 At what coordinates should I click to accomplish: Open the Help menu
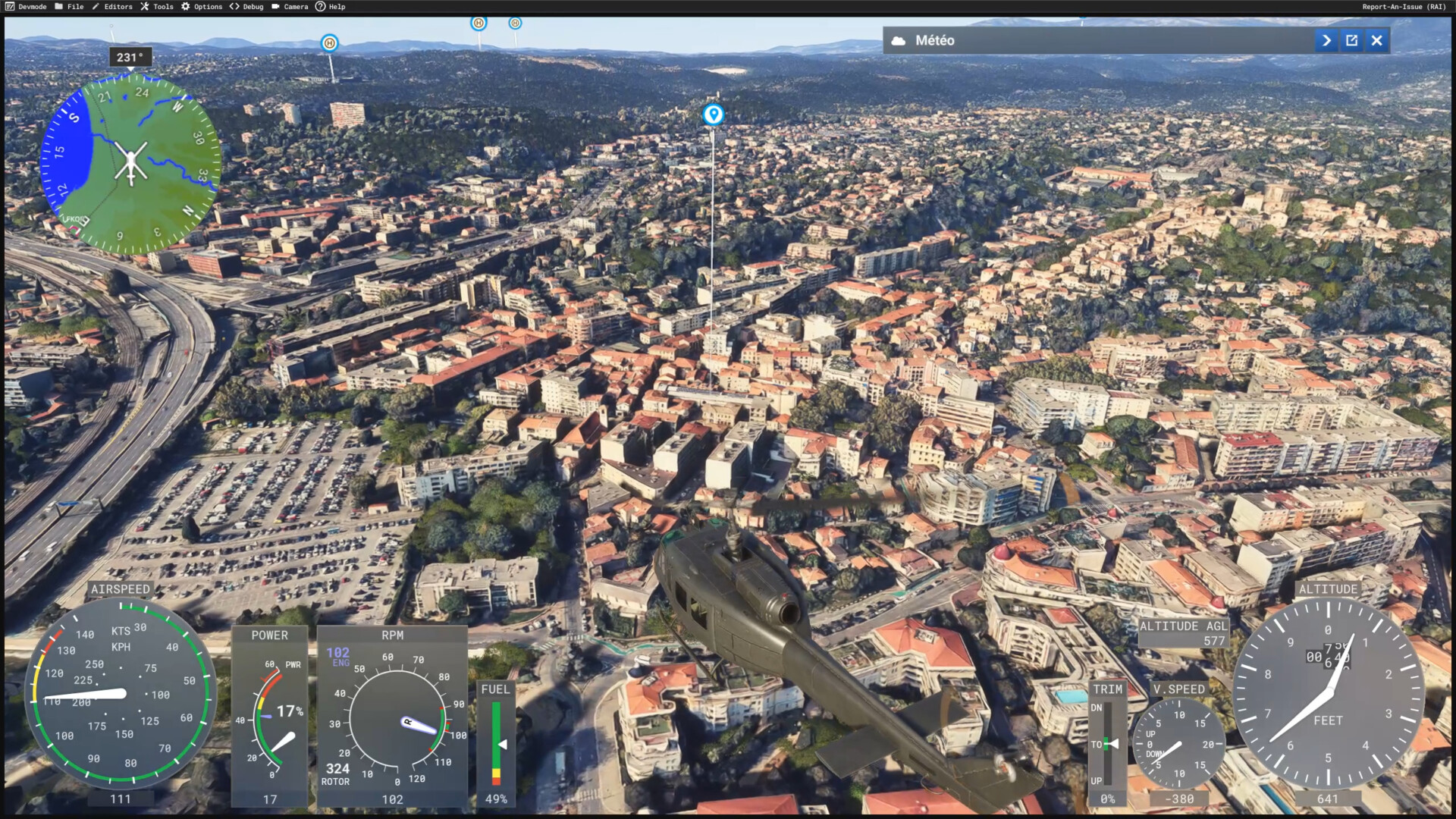tap(331, 7)
